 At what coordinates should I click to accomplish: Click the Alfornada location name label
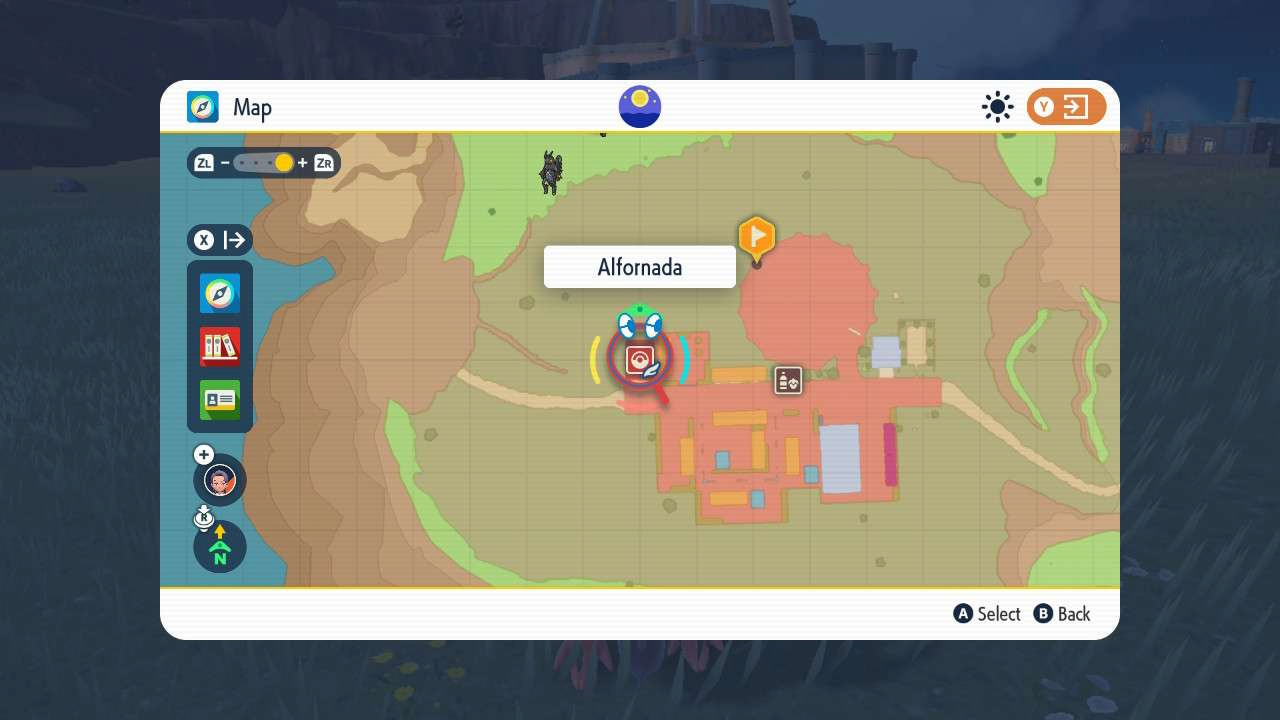coord(639,267)
